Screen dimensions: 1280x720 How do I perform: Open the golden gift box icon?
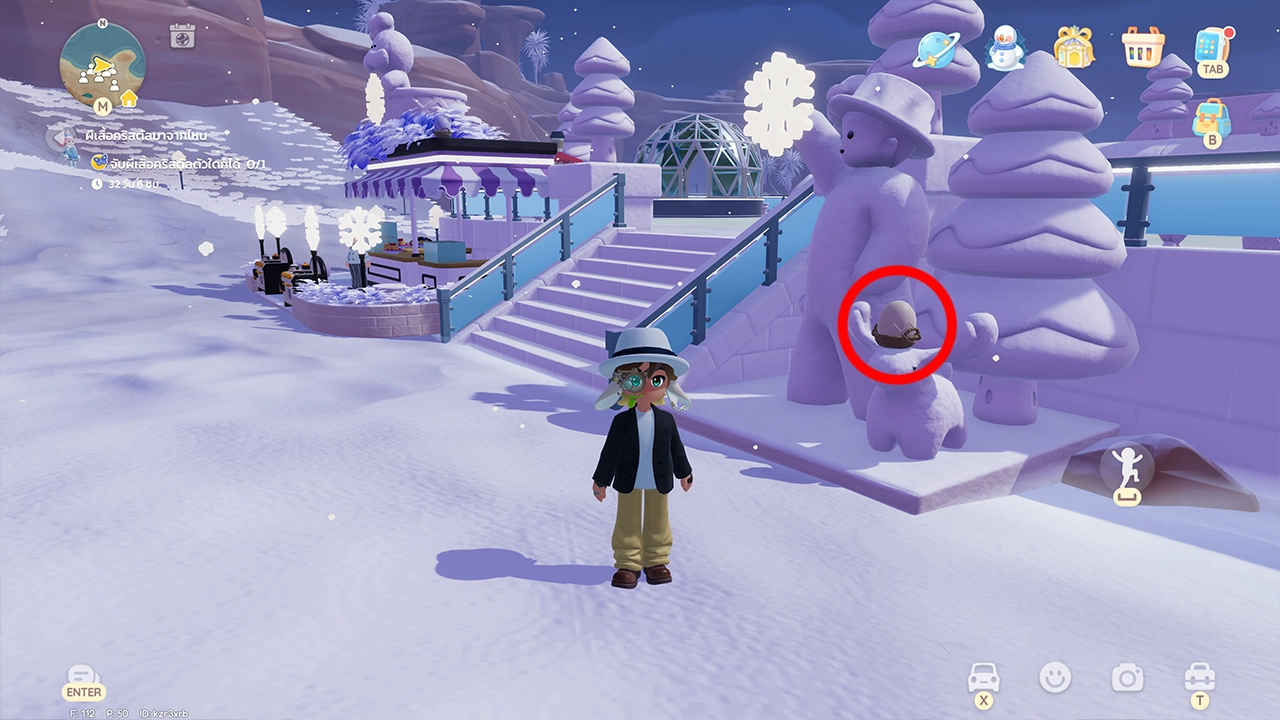pyautogui.click(x=1073, y=47)
